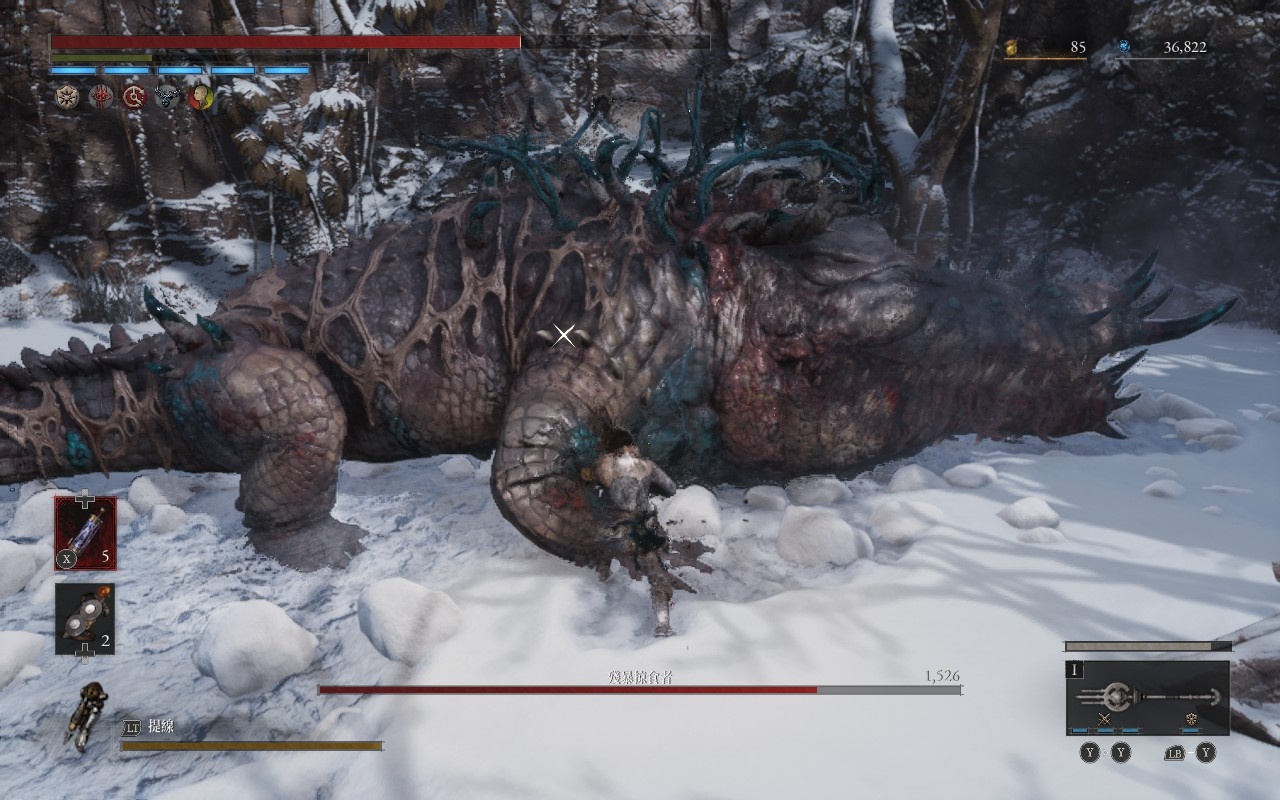Inspect the red eye status effect icon
1280x800 pixels.
coord(101,96)
